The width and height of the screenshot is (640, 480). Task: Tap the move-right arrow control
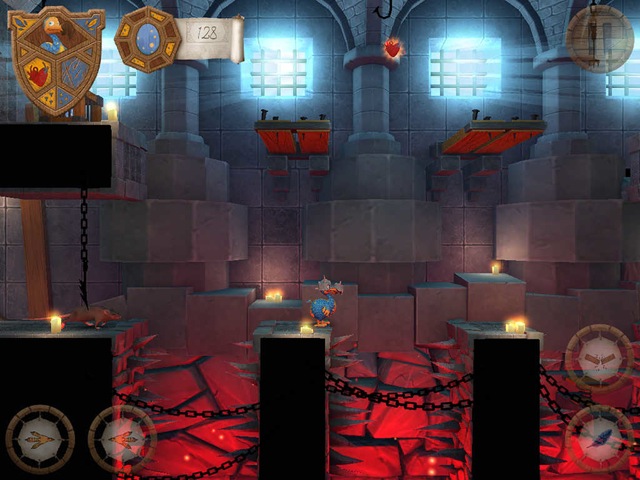(x=120, y=438)
